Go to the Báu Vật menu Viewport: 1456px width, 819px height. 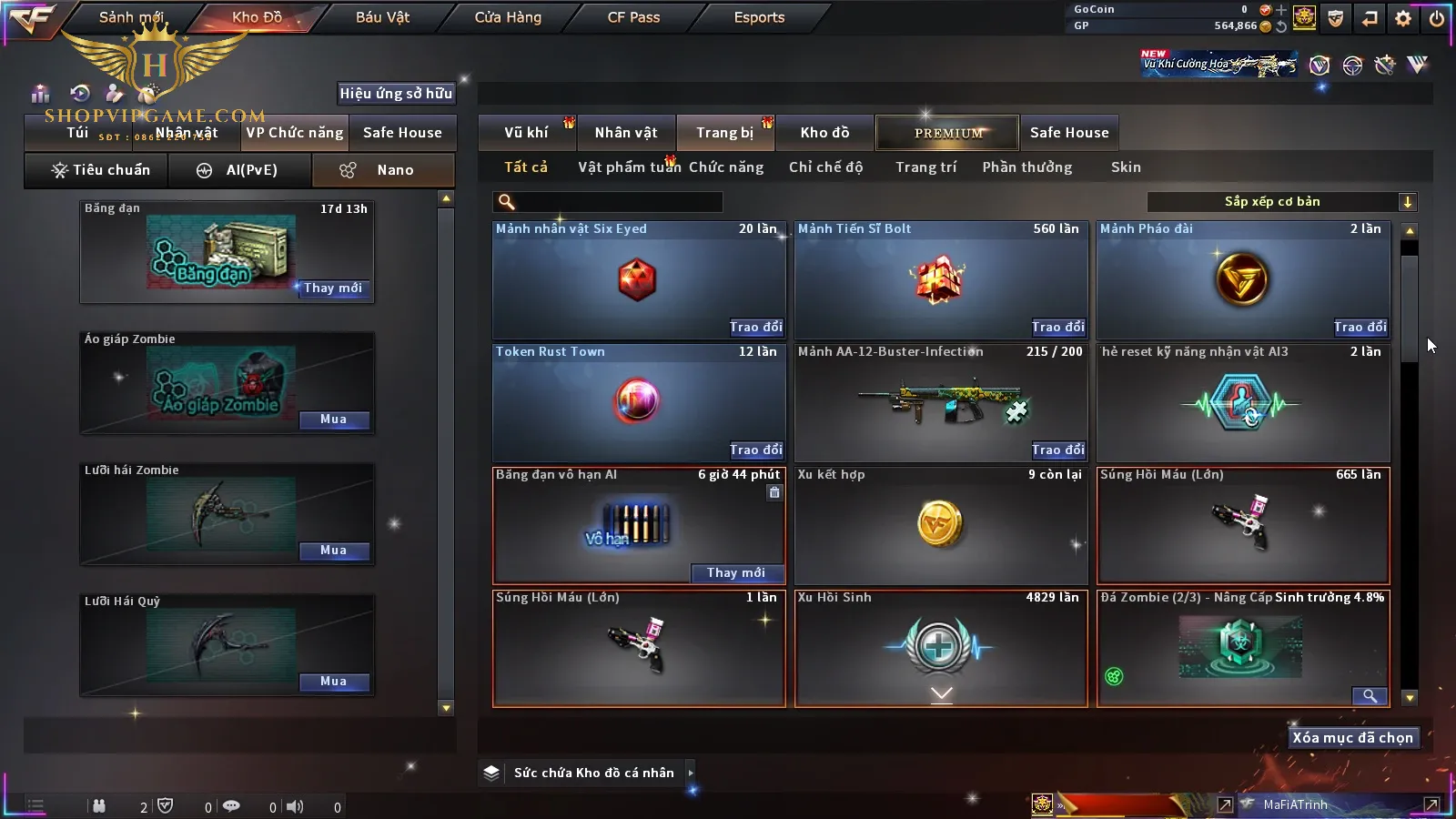[x=382, y=17]
